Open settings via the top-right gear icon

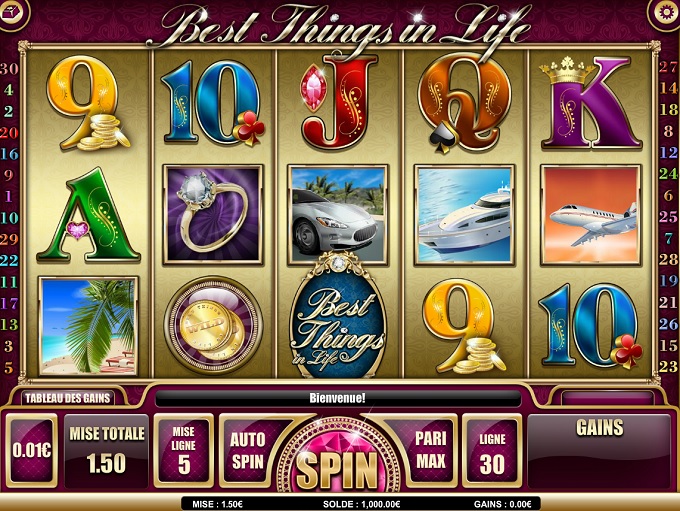tap(663, 11)
